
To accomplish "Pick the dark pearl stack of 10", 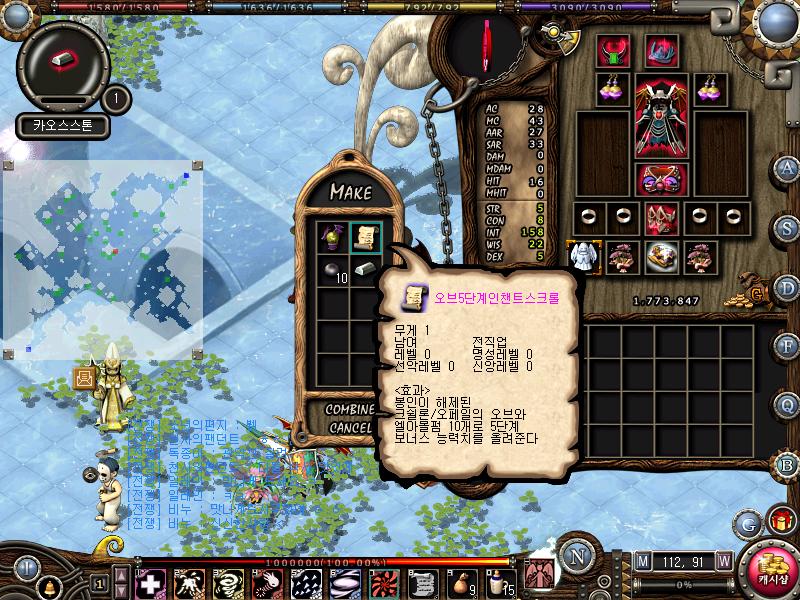I will 332,270.
